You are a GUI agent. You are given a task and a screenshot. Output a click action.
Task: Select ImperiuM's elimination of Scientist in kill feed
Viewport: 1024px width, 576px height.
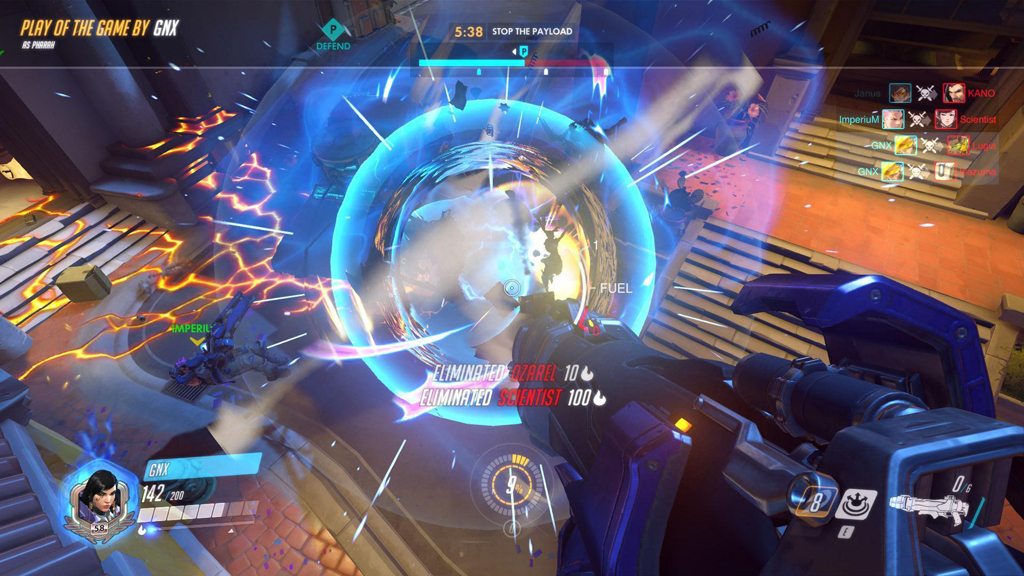coord(918,120)
